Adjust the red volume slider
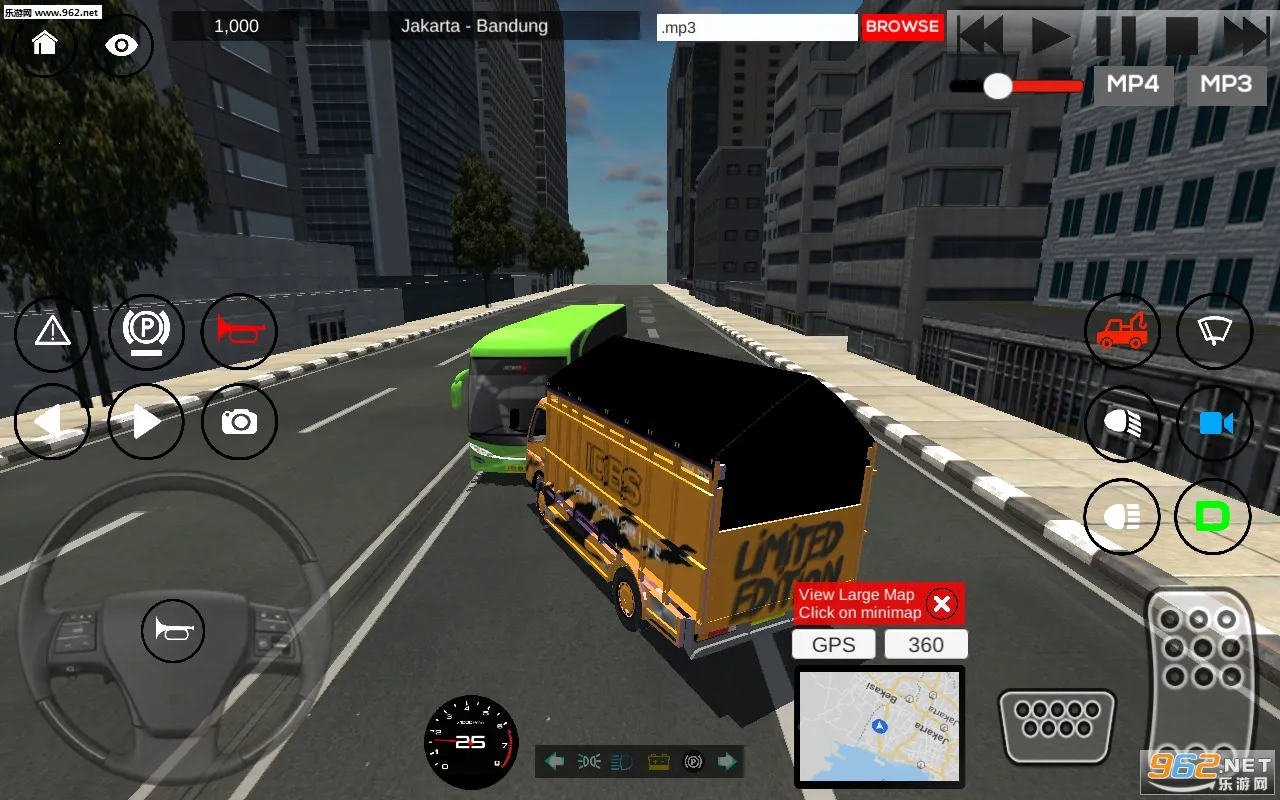 tap(998, 87)
